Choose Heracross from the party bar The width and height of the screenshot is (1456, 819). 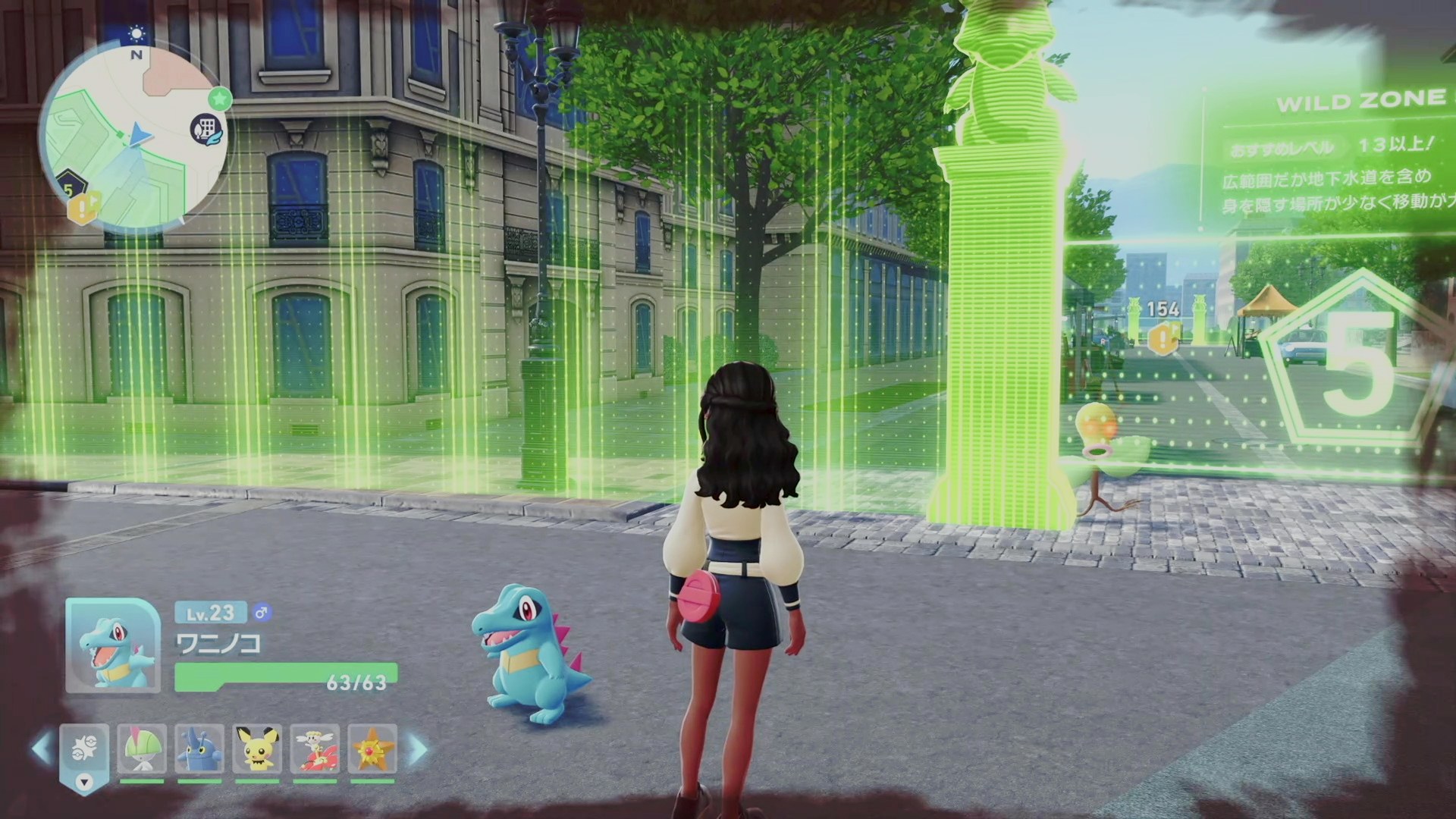[x=199, y=749]
